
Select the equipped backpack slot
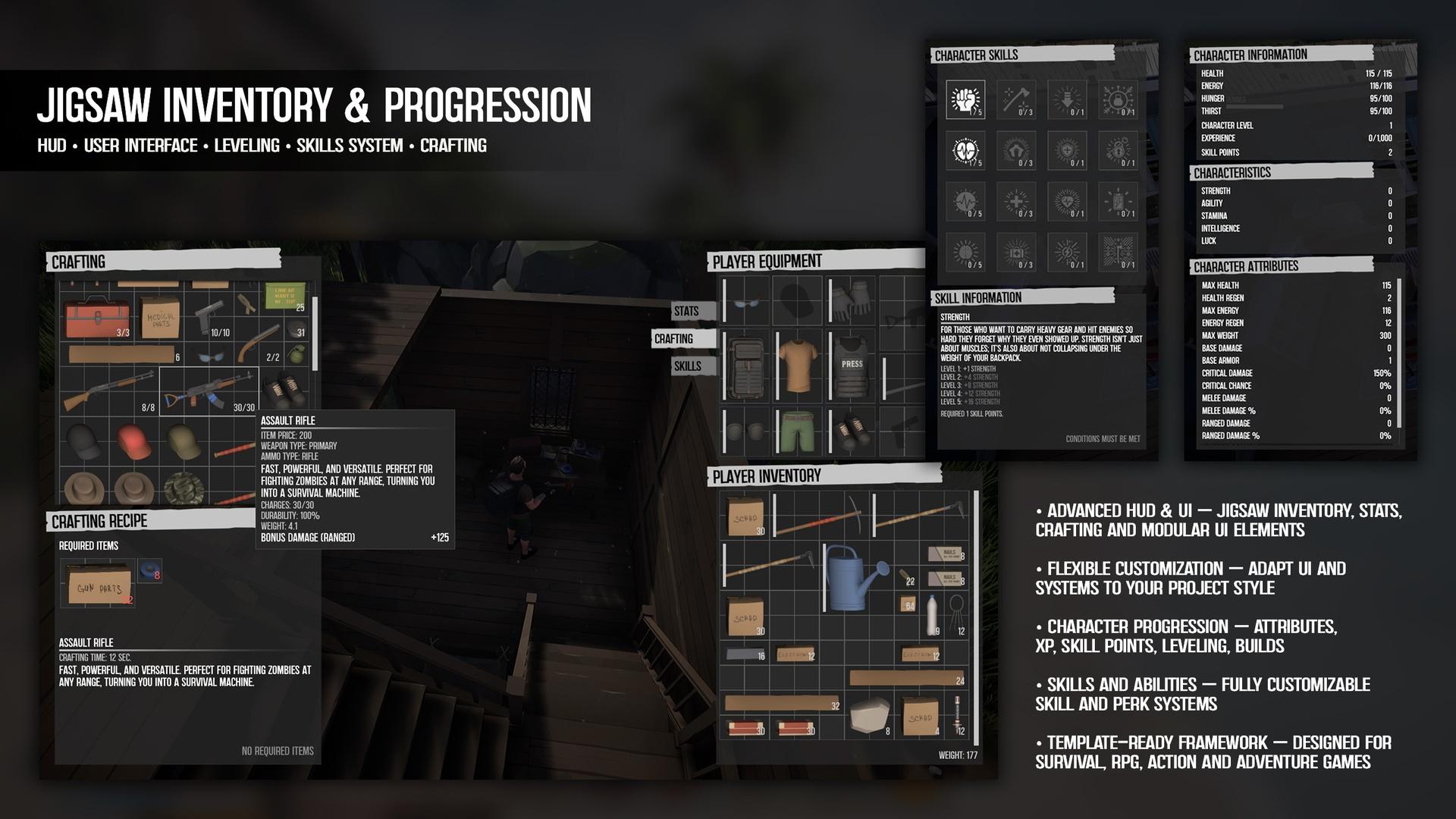click(x=747, y=367)
